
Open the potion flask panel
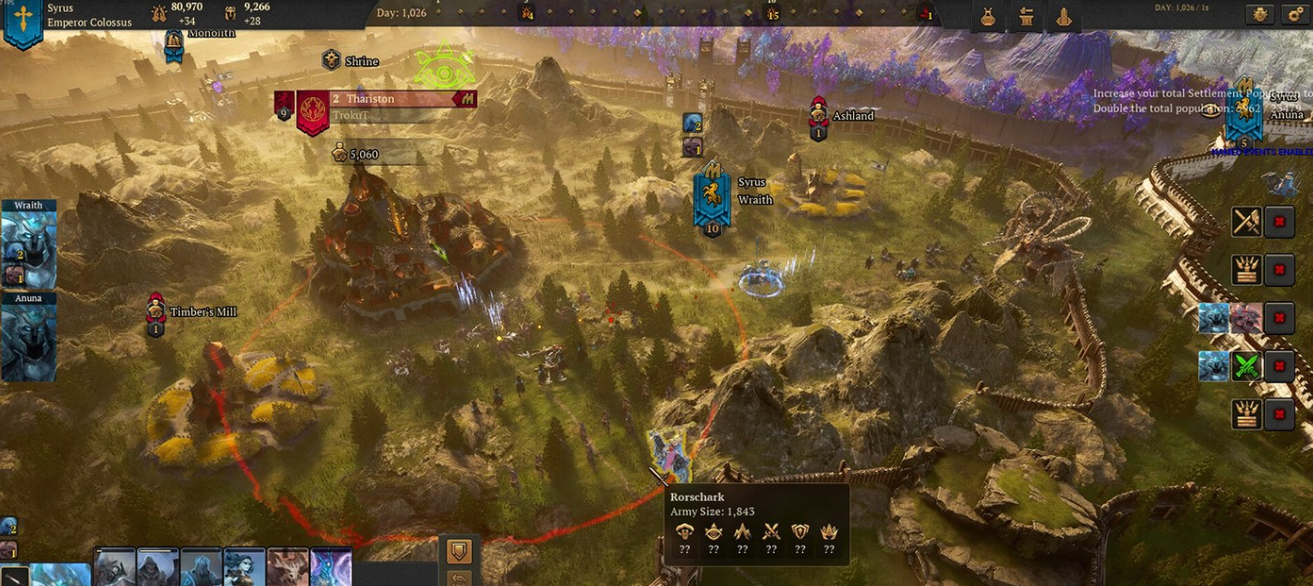pyautogui.click(x=988, y=16)
